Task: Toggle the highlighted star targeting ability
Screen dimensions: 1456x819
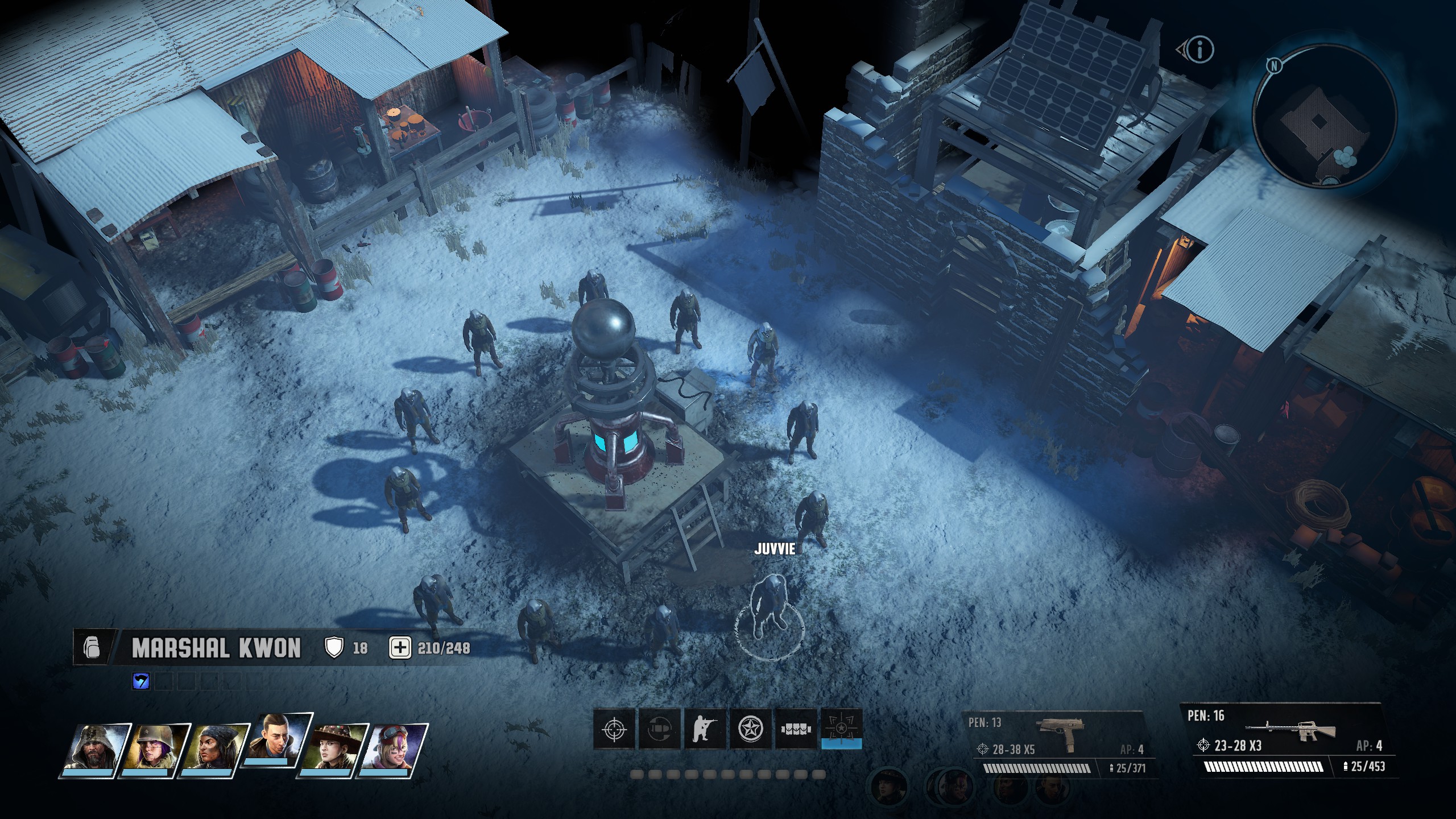Action: [842, 729]
